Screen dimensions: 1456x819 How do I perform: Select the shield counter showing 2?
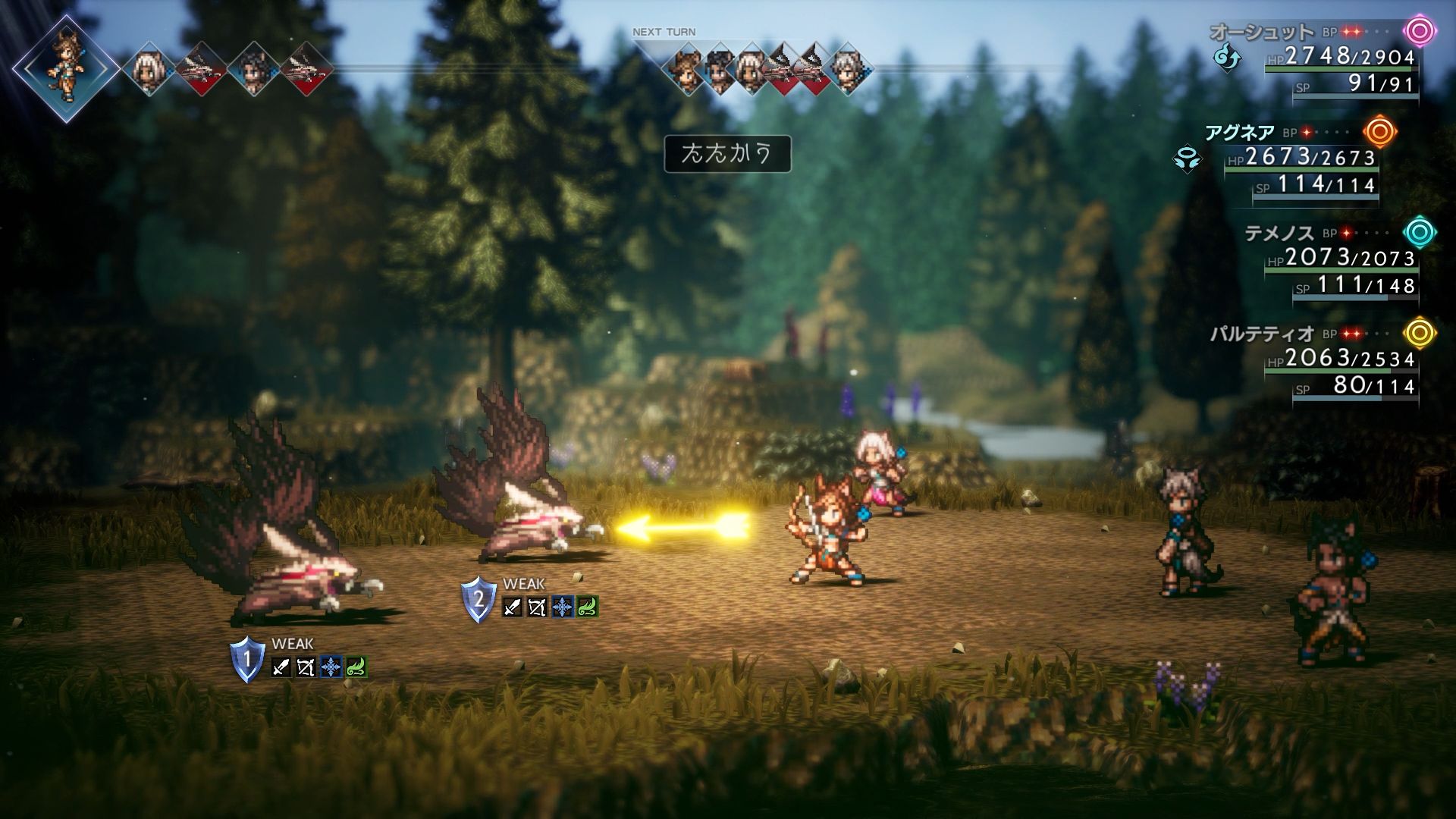click(479, 599)
